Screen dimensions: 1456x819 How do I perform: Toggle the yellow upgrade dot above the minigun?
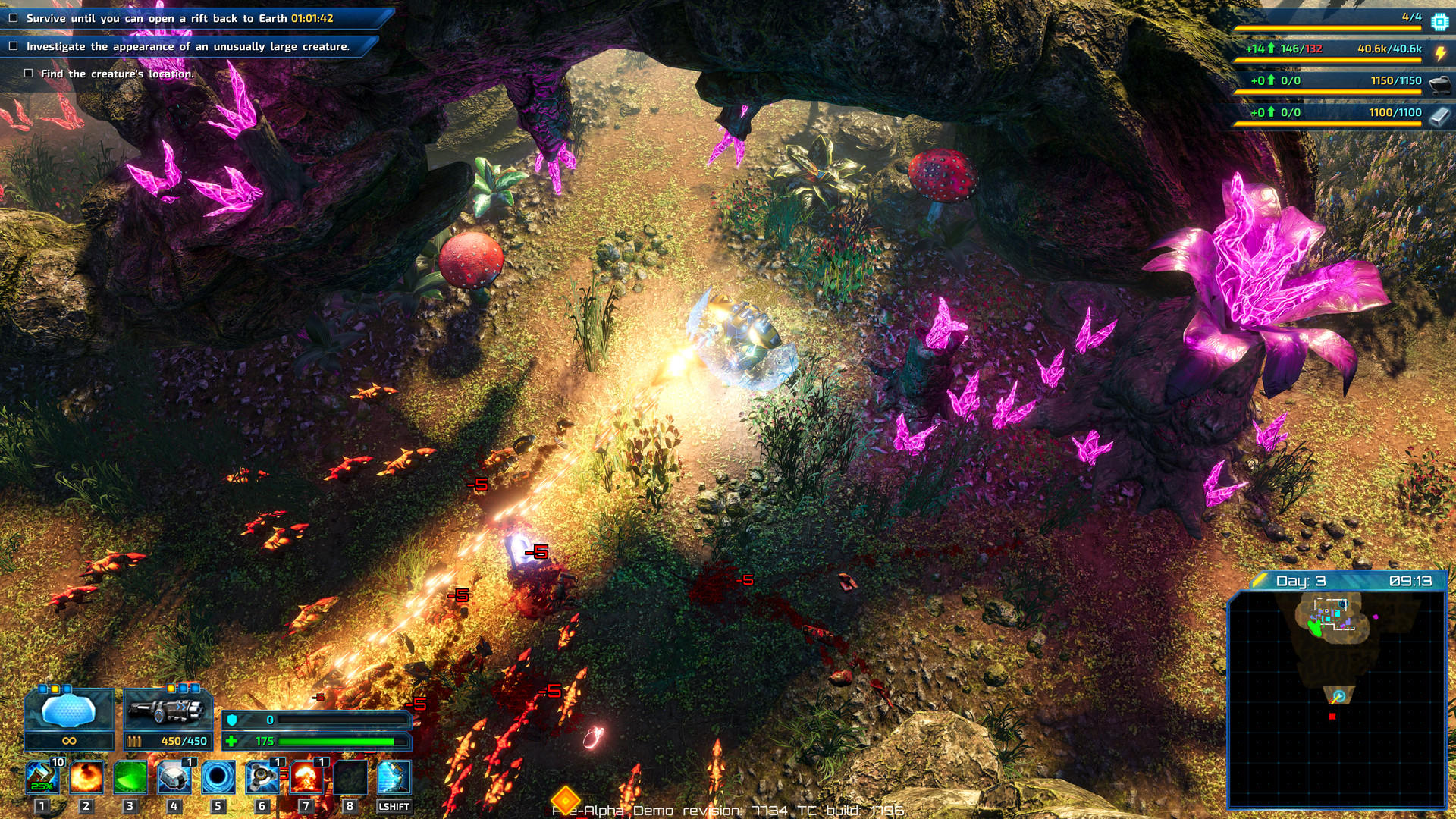coord(171,689)
